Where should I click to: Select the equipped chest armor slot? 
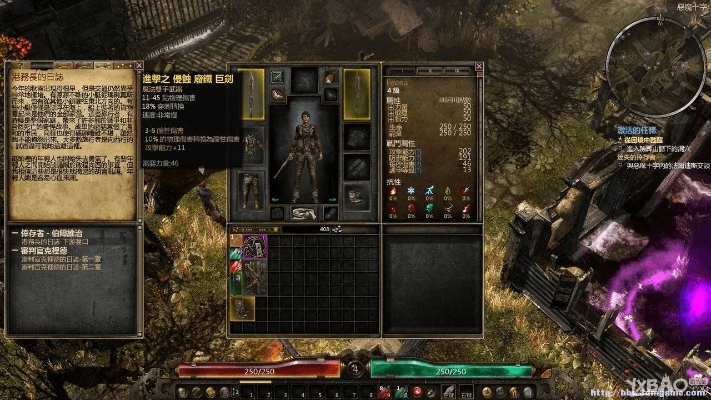coord(252,146)
